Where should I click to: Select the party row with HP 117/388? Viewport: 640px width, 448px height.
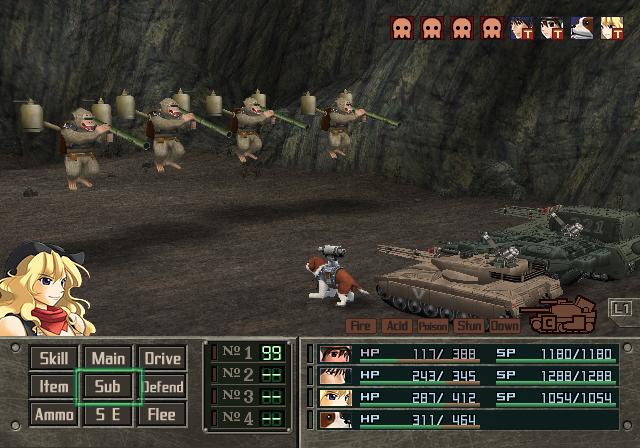tap(466, 353)
